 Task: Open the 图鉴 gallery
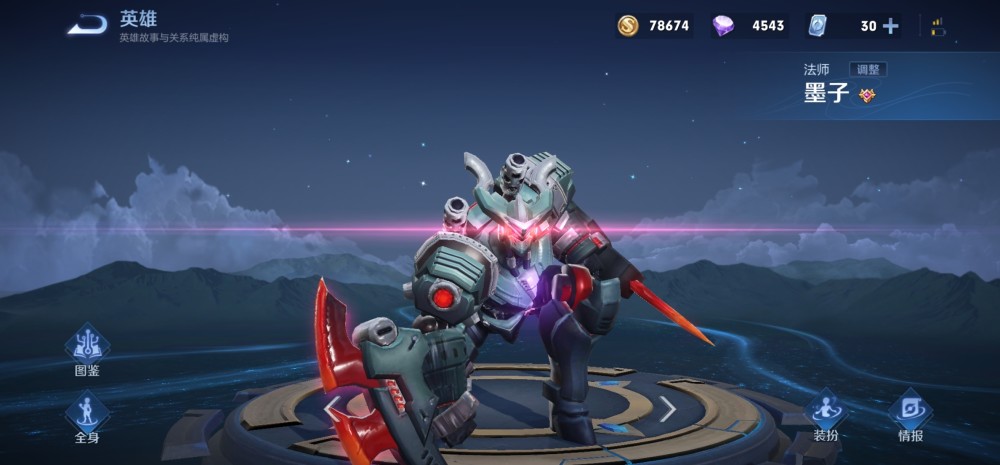click(87, 349)
